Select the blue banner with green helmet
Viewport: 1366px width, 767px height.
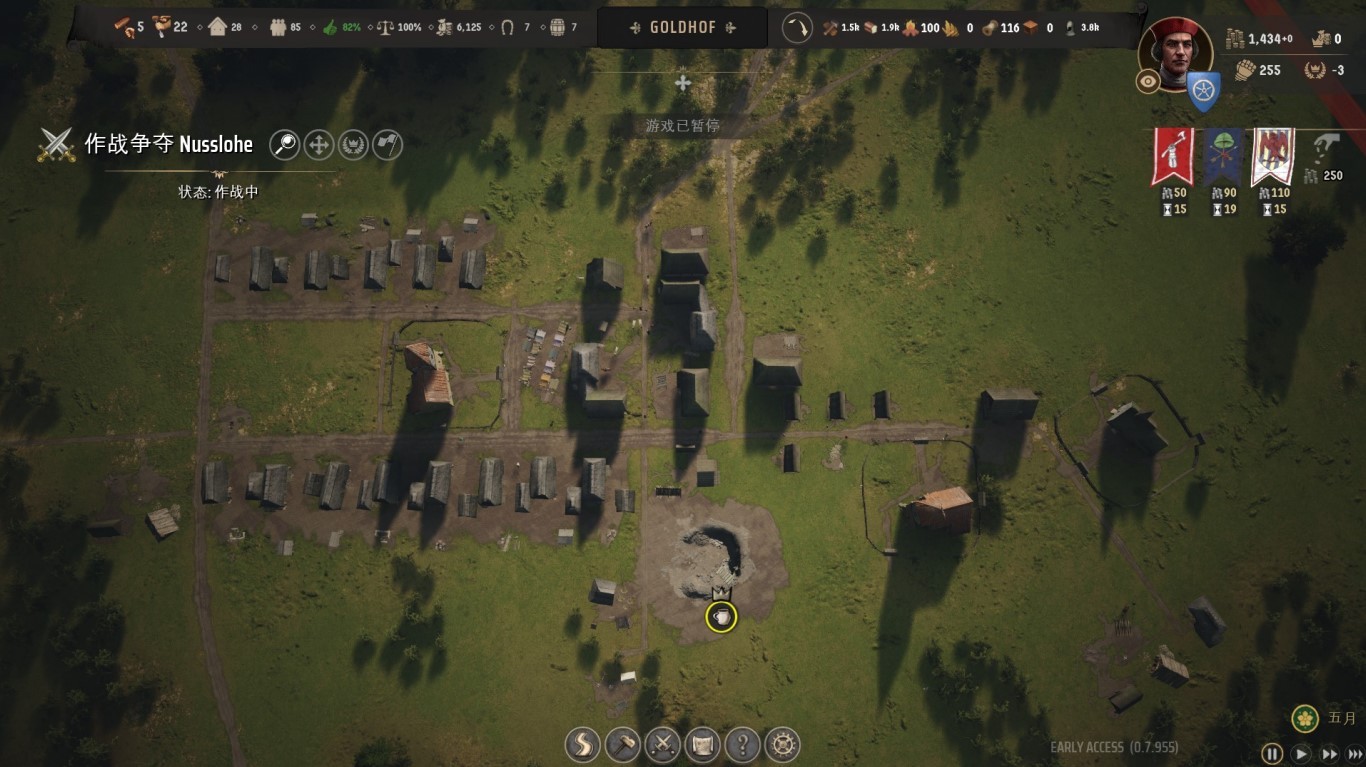[x=1223, y=156]
